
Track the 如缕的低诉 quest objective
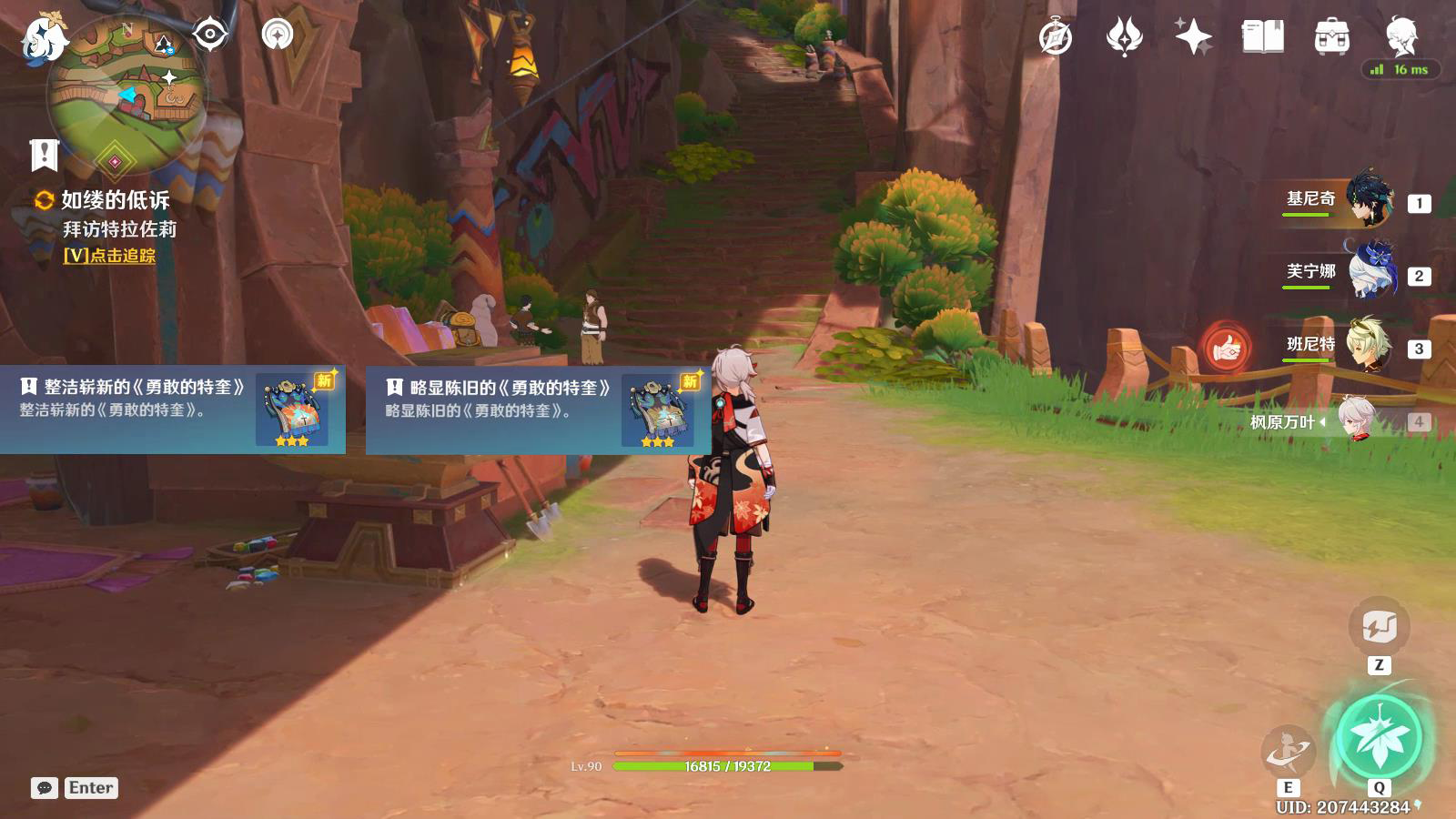tap(109, 256)
